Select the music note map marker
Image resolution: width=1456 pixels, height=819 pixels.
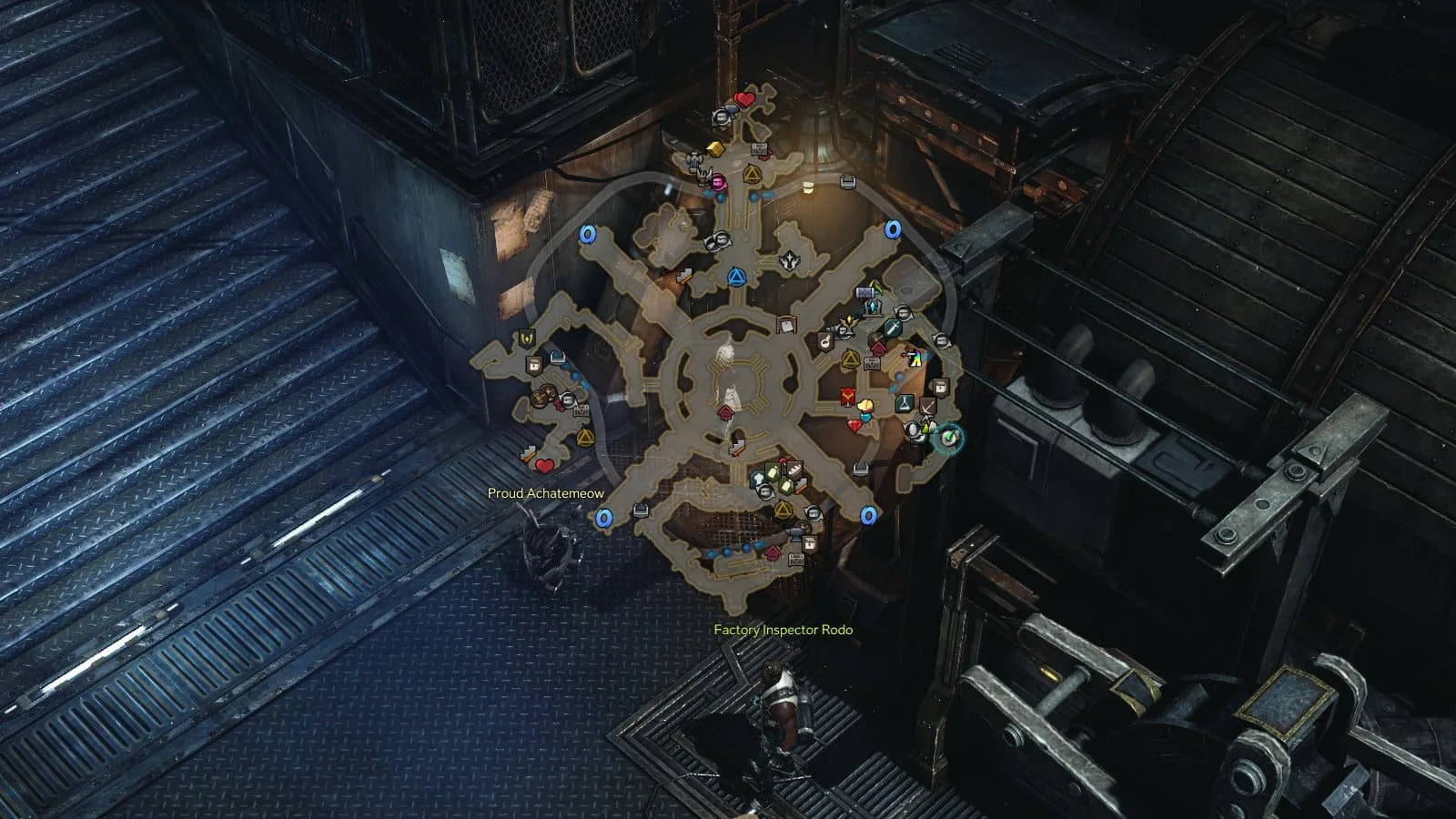tap(825, 340)
